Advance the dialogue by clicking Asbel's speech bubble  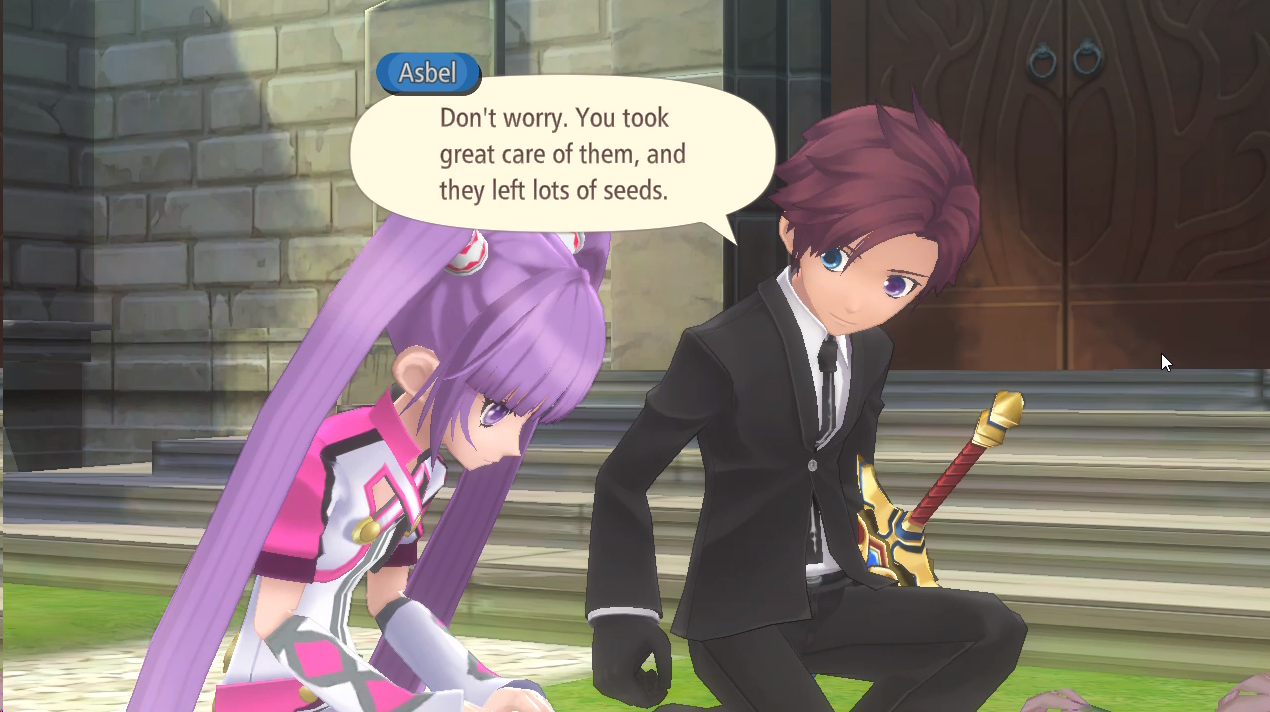point(562,155)
